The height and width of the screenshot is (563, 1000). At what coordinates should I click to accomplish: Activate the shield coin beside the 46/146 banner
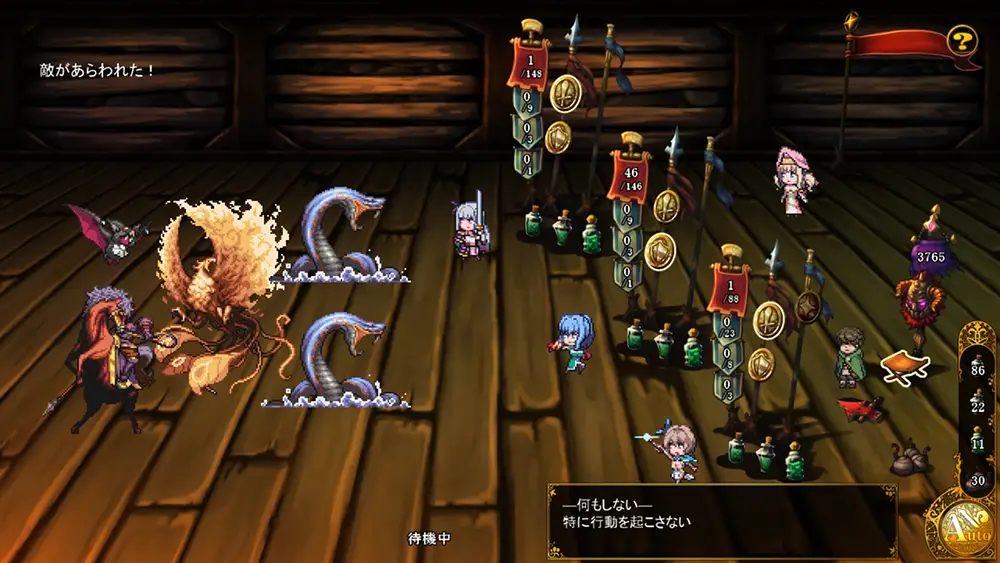[x=659, y=250]
